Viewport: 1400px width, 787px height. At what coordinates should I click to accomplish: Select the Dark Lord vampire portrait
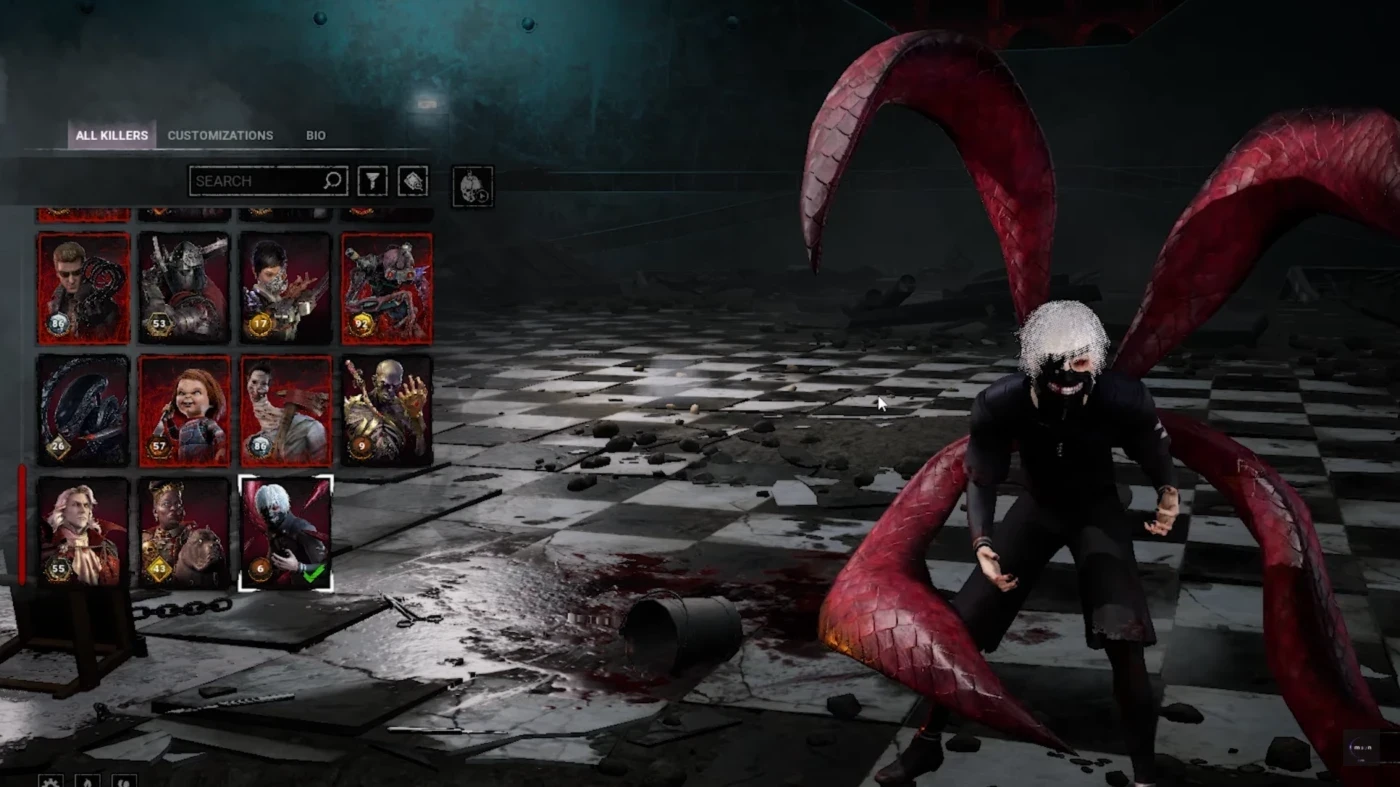[x=84, y=532]
